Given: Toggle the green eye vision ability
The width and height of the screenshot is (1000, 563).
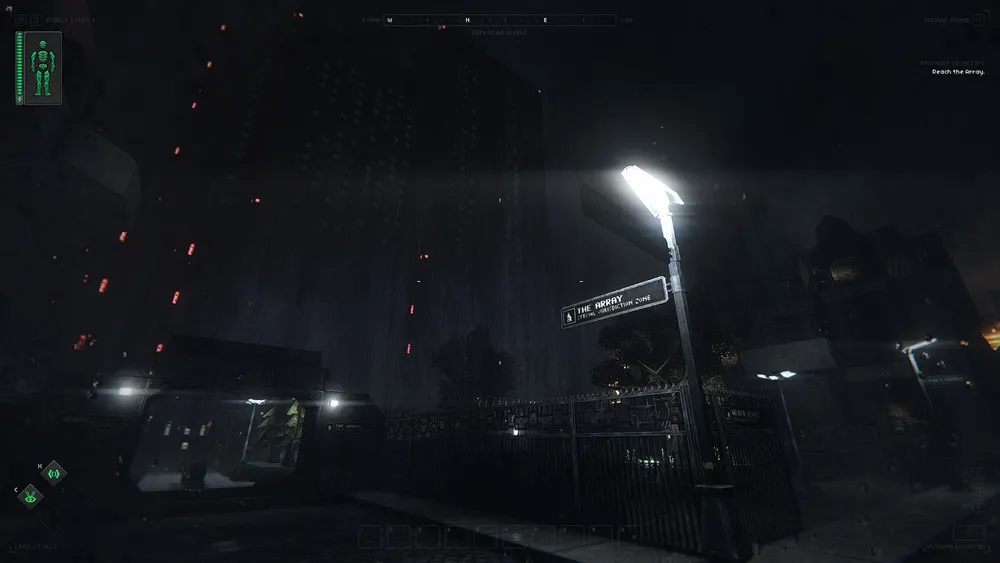Looking at the screenshot, I should click(30, 495).
